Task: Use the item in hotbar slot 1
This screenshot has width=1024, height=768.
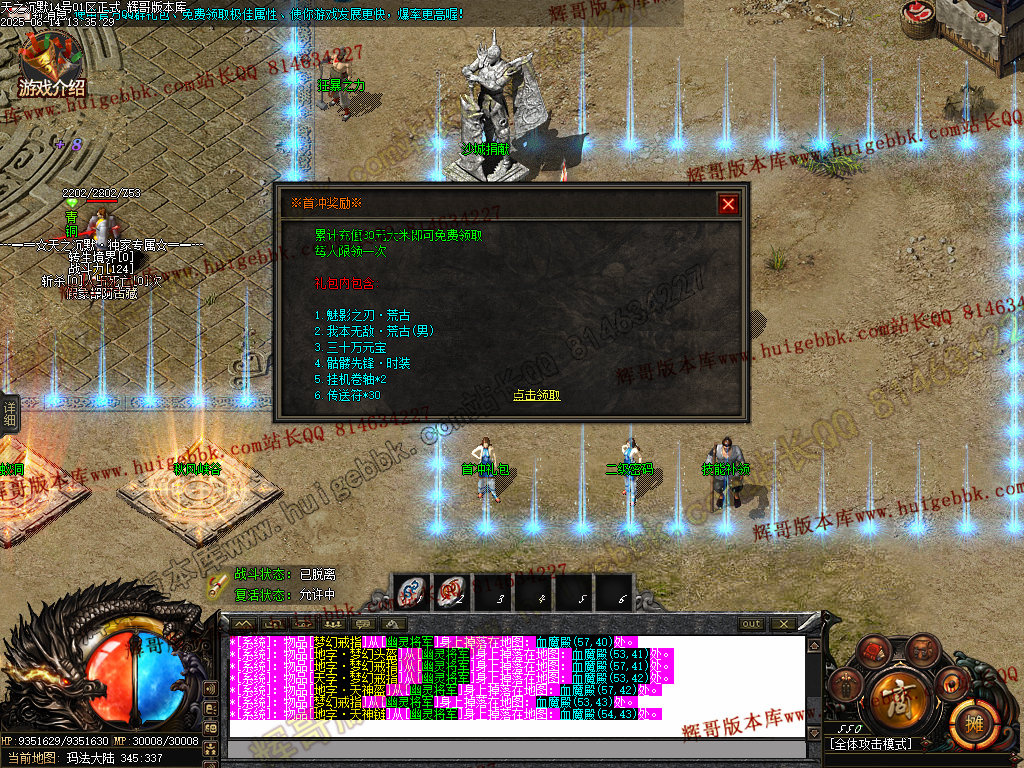Action: (x=411, y=592)
